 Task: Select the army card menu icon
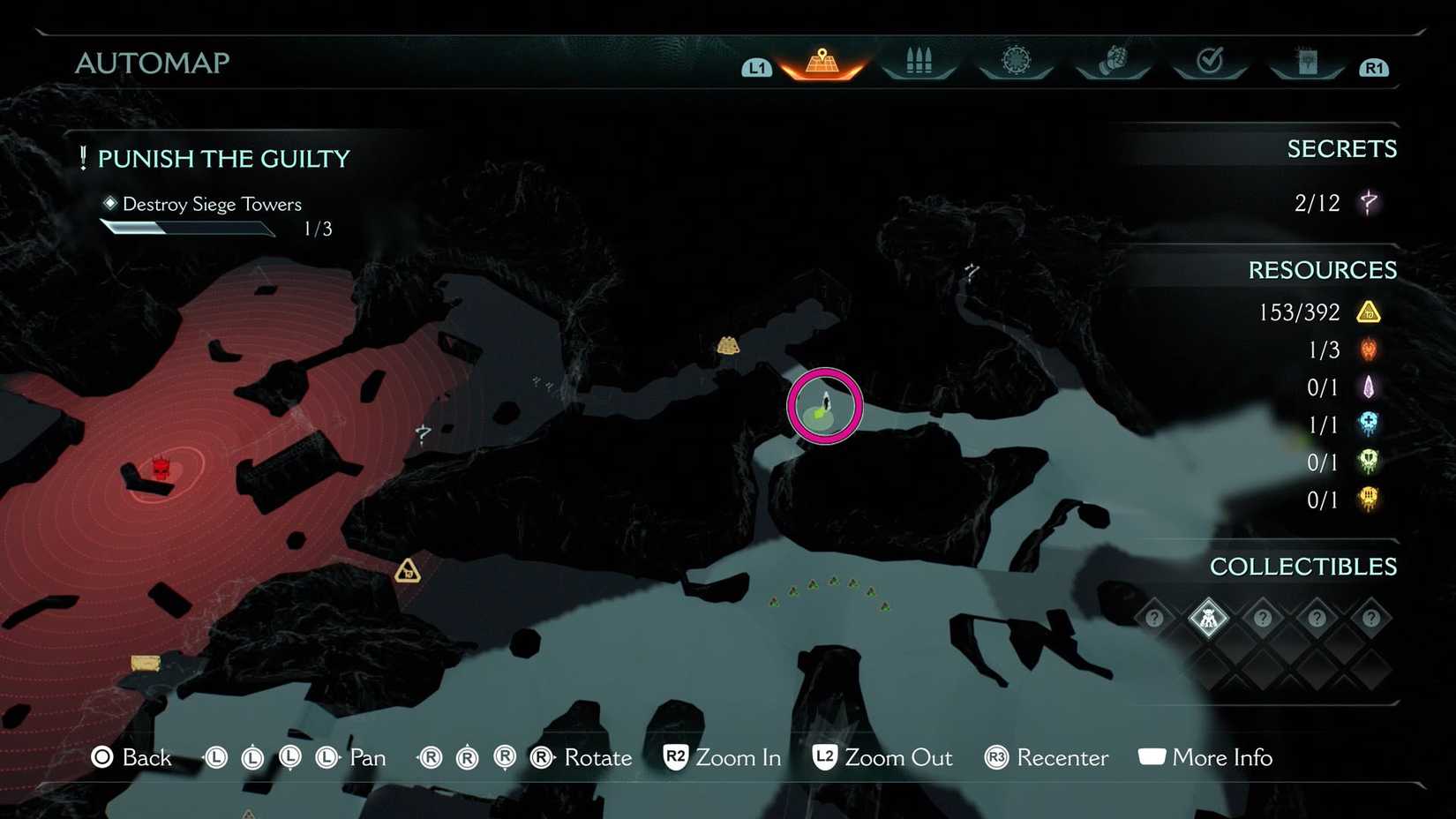(x=1307, y=58)
